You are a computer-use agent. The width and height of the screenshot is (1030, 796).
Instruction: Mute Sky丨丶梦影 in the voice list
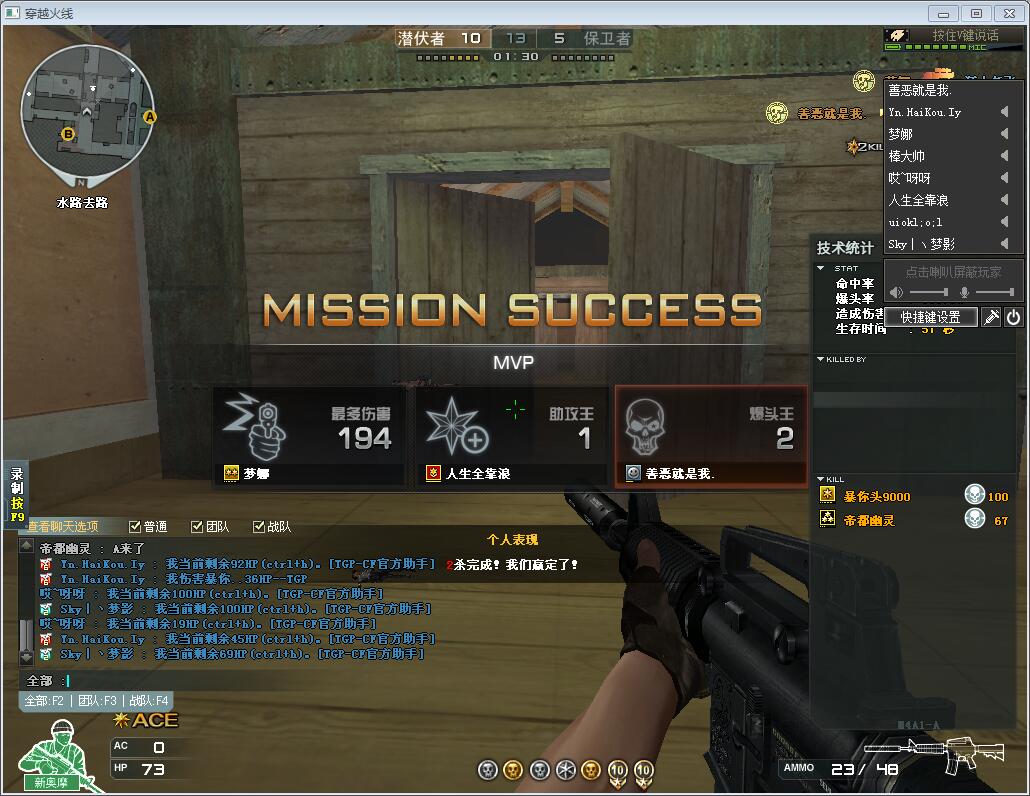coord(1004,244)
